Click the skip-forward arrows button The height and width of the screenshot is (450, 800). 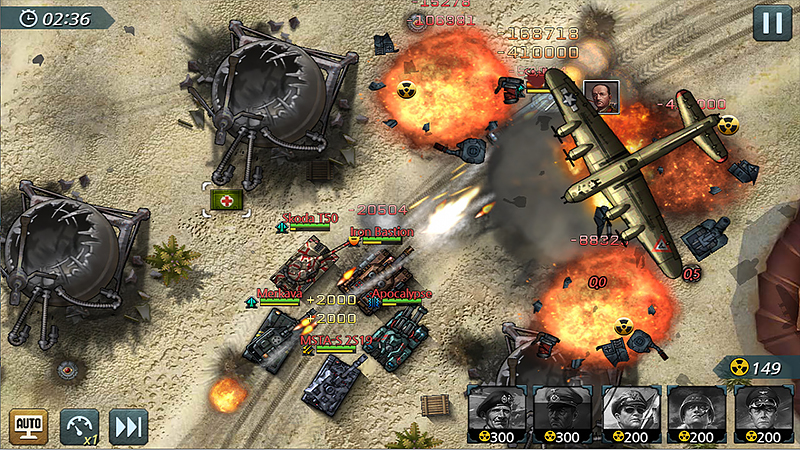[129, 425]
